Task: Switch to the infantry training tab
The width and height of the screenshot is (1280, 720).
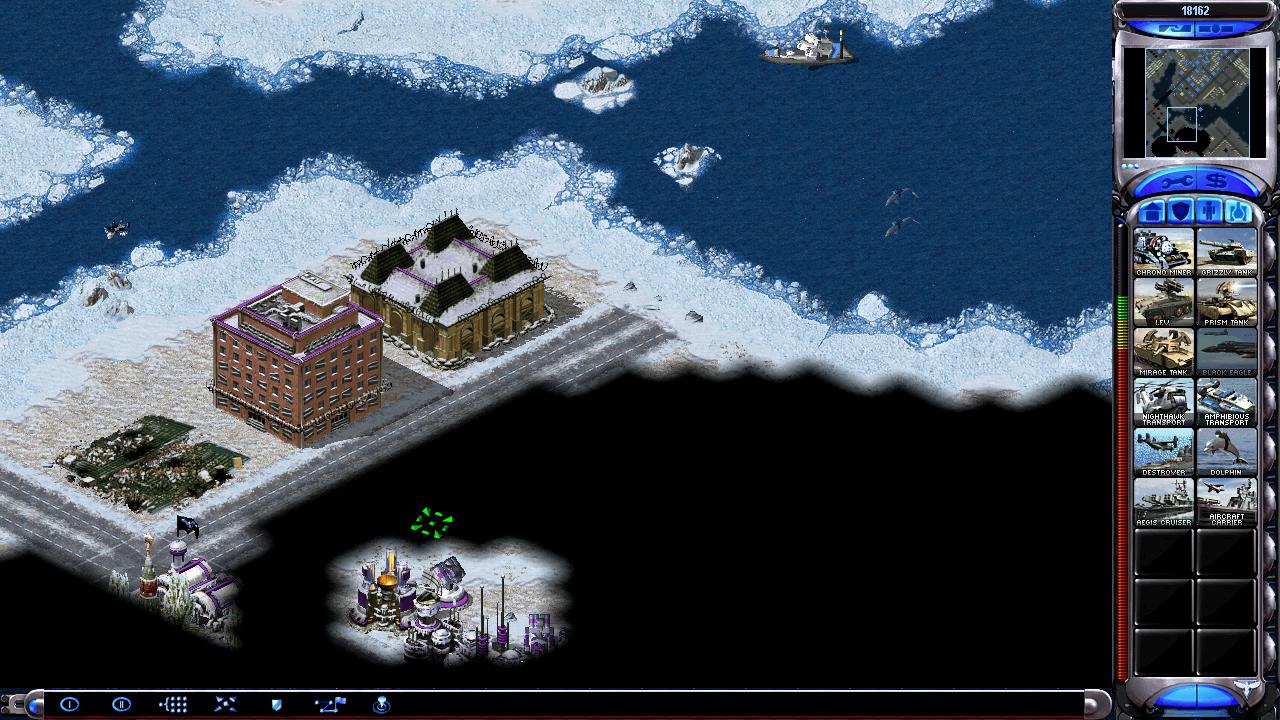Action: point(1210,212)
